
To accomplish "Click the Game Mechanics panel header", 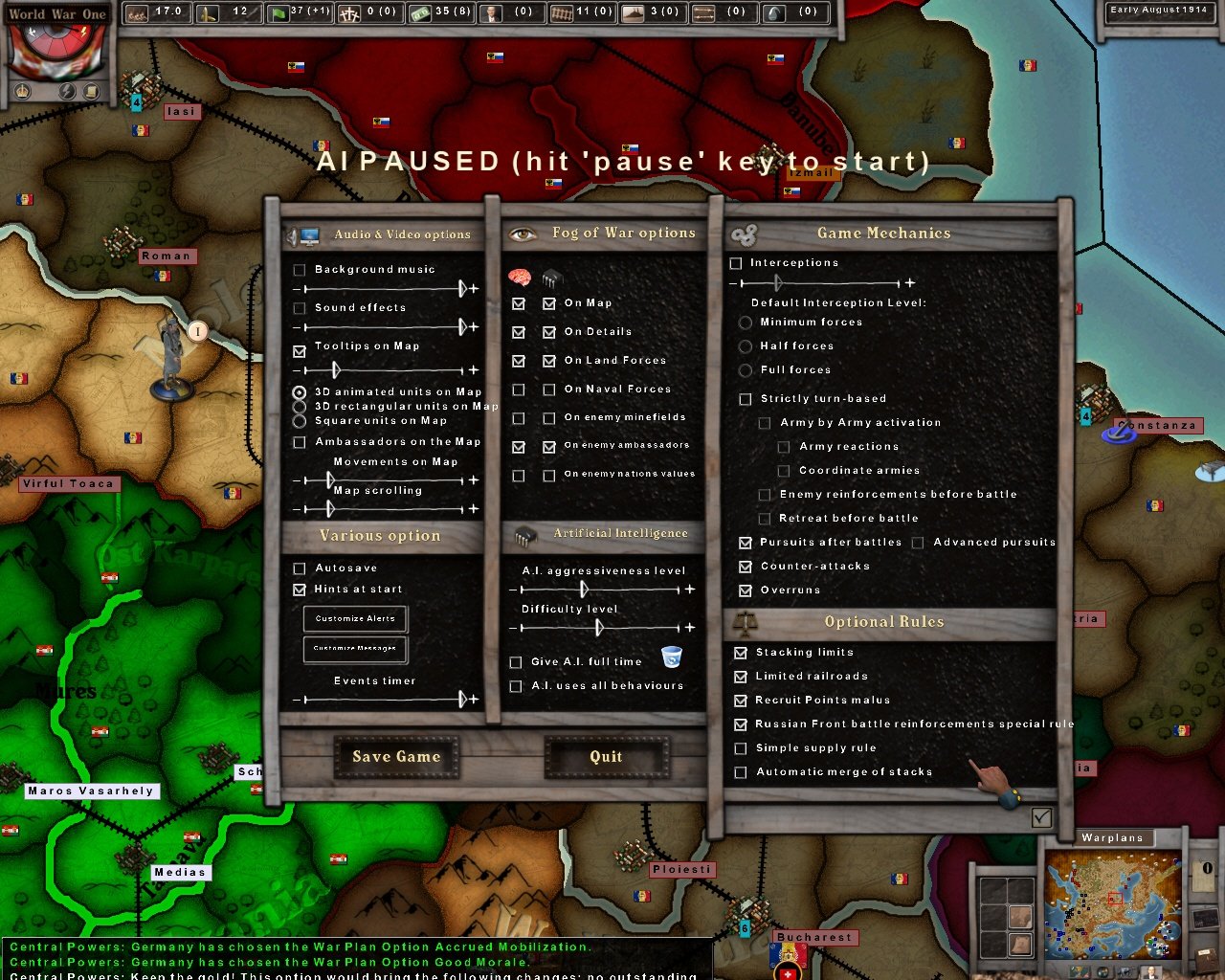I will pos(883,232).
